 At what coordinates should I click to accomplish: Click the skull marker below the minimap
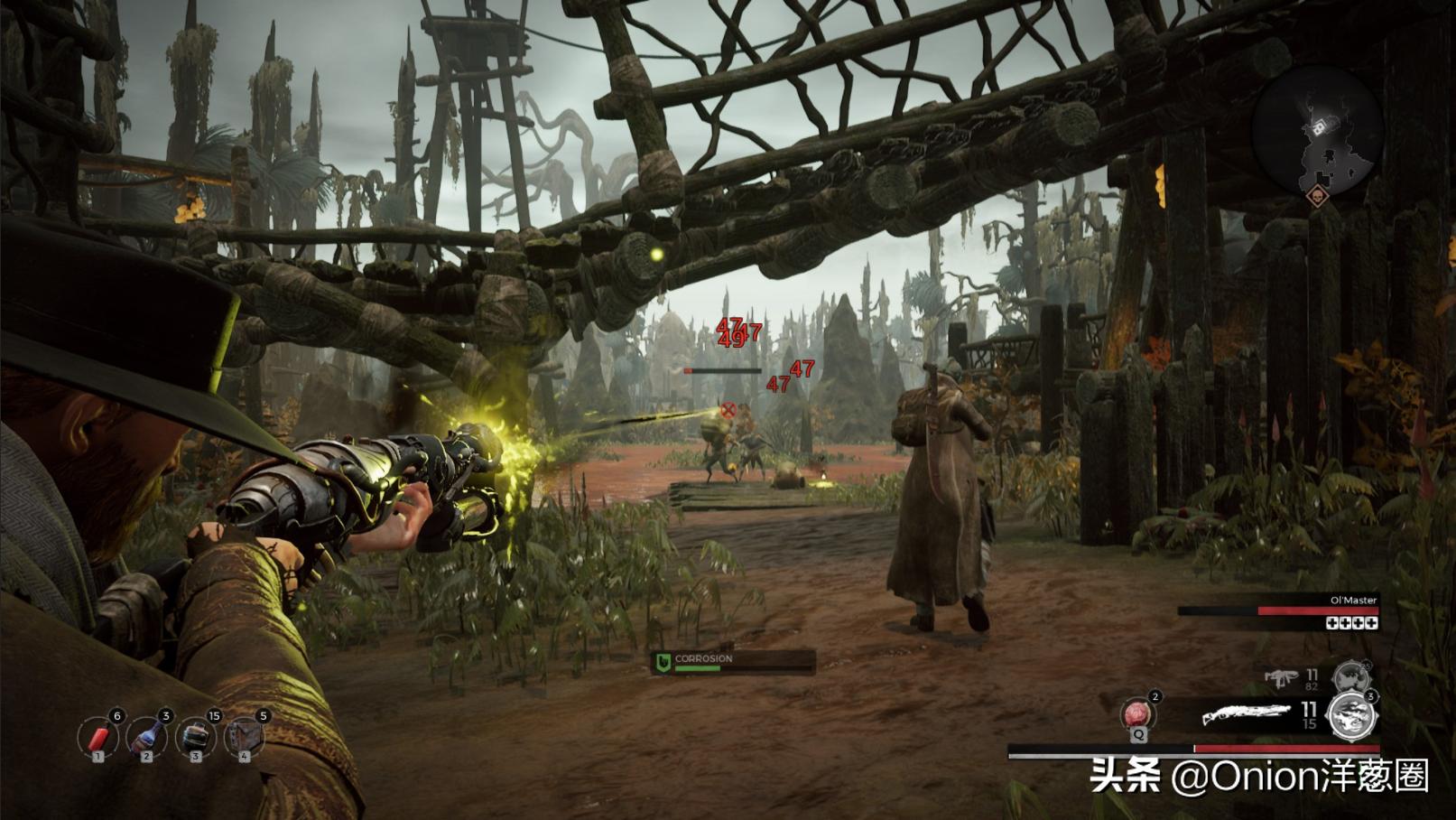point(1318,197)
